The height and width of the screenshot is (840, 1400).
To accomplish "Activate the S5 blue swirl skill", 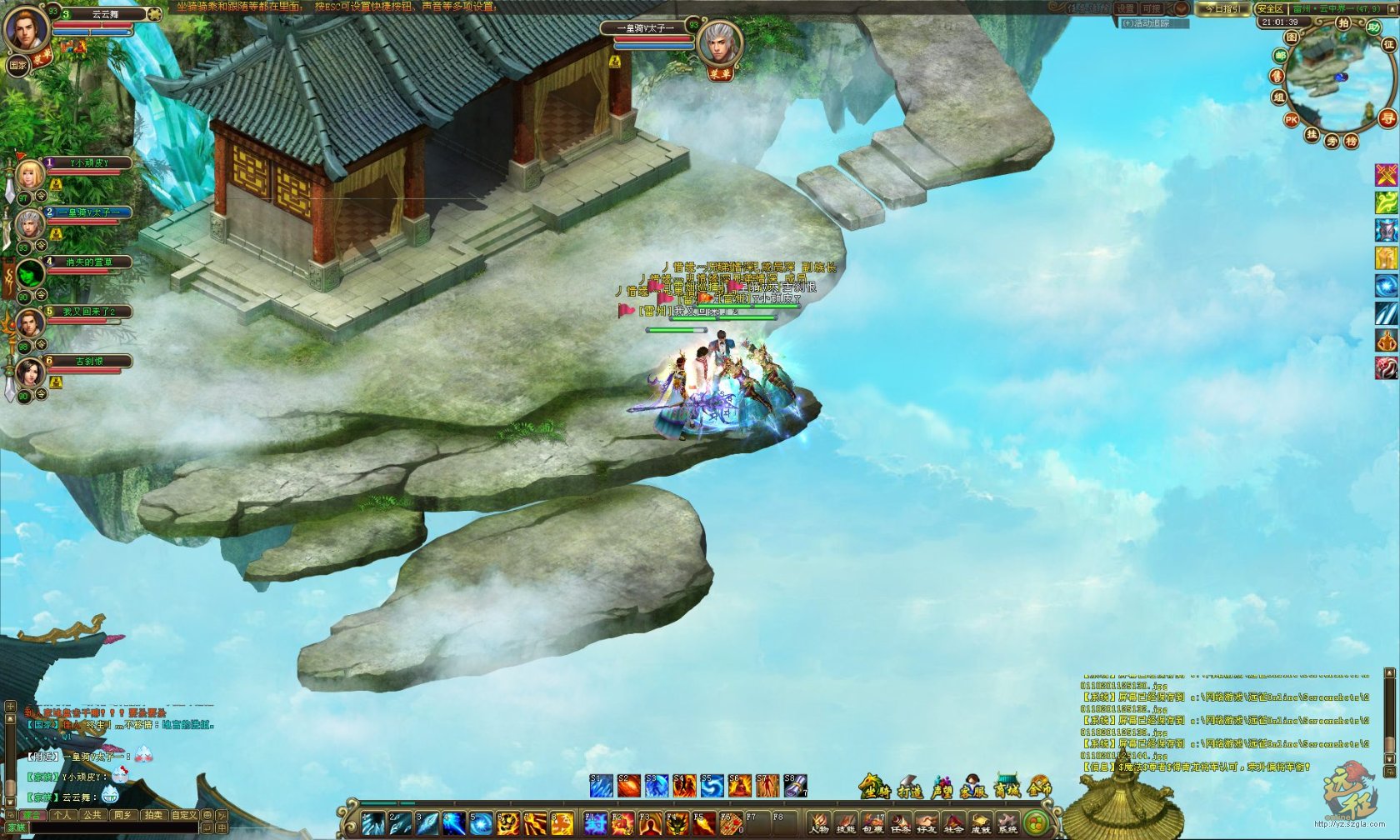I will (x=711, y=786).
